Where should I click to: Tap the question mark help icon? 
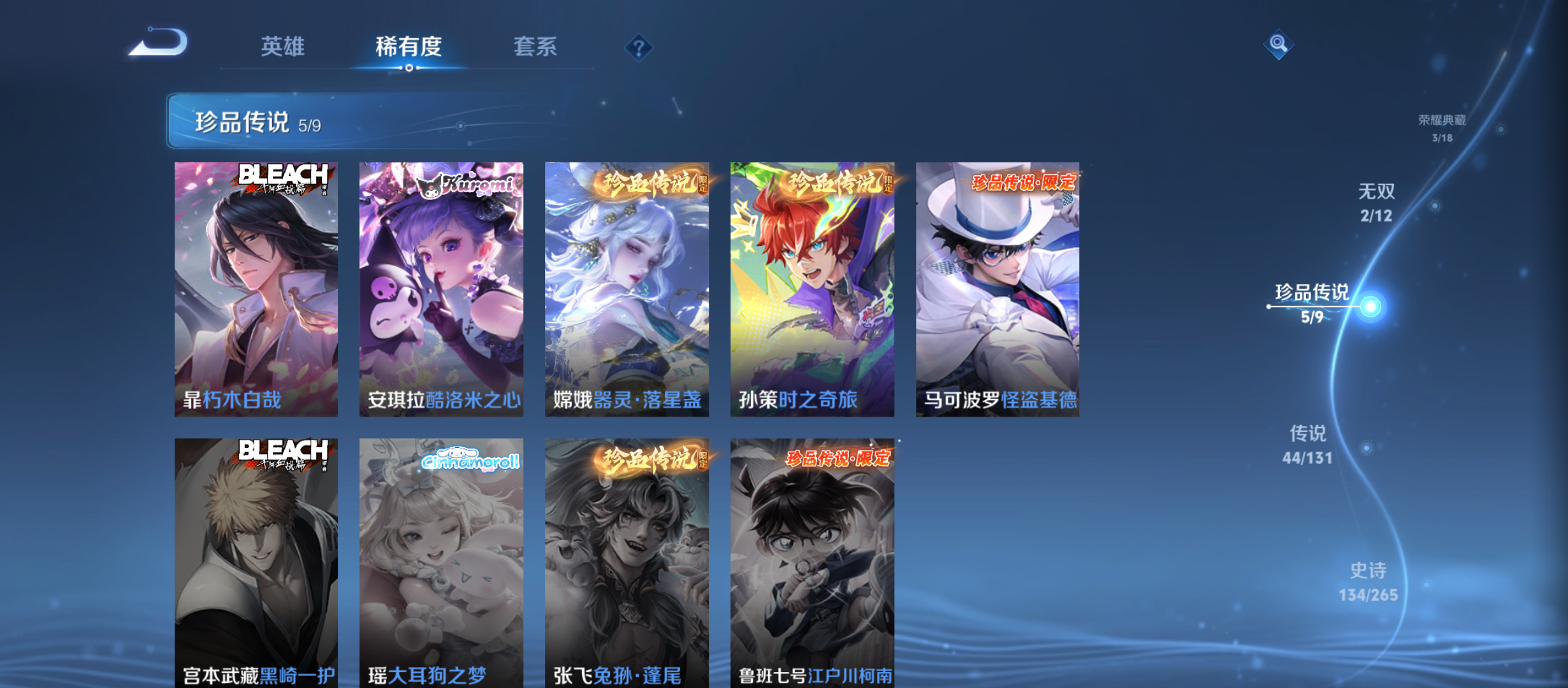pos(641,47)
